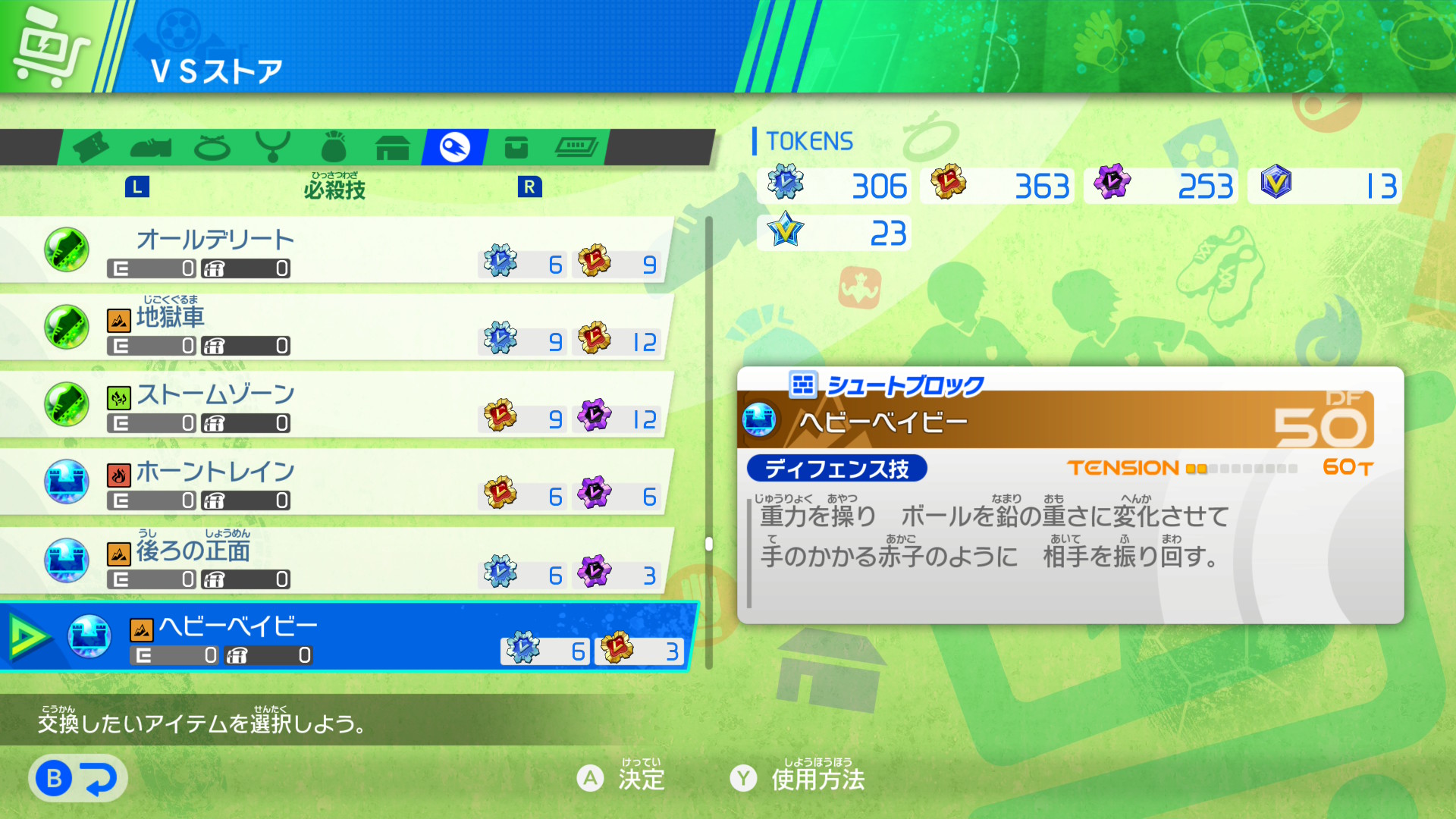Show the 使用方法 usage instructions
Viewport: 1456px width, 819px height.
coord(798,778)
